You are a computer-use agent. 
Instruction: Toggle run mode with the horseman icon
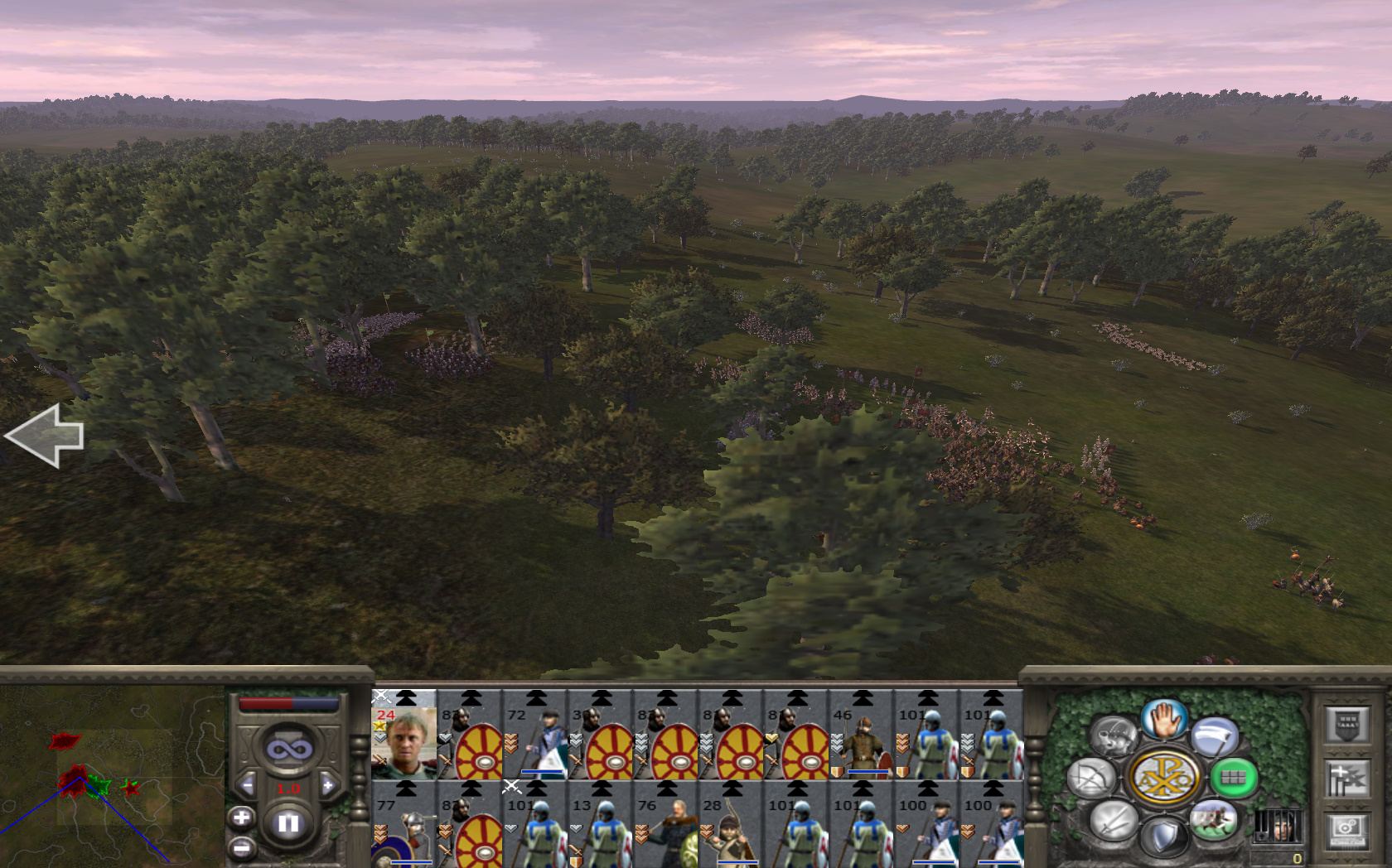click(1214, 820)
